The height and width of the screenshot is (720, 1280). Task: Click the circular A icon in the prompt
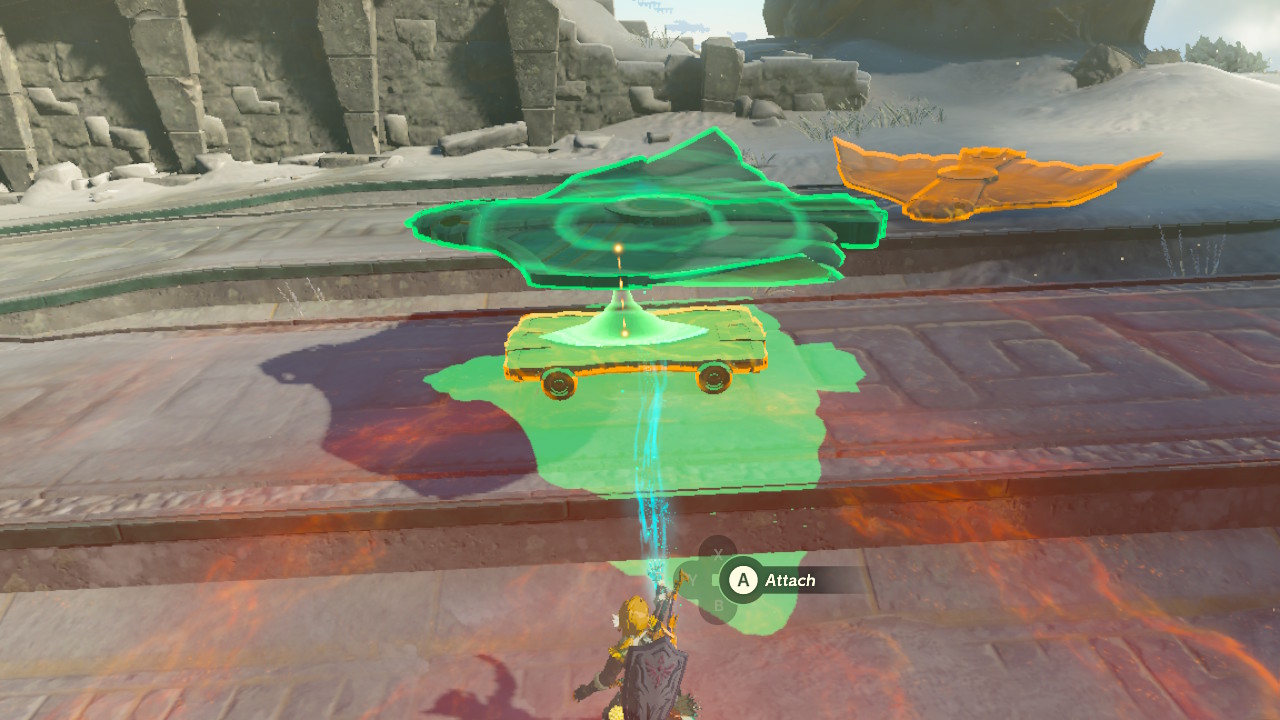point(746,579)
